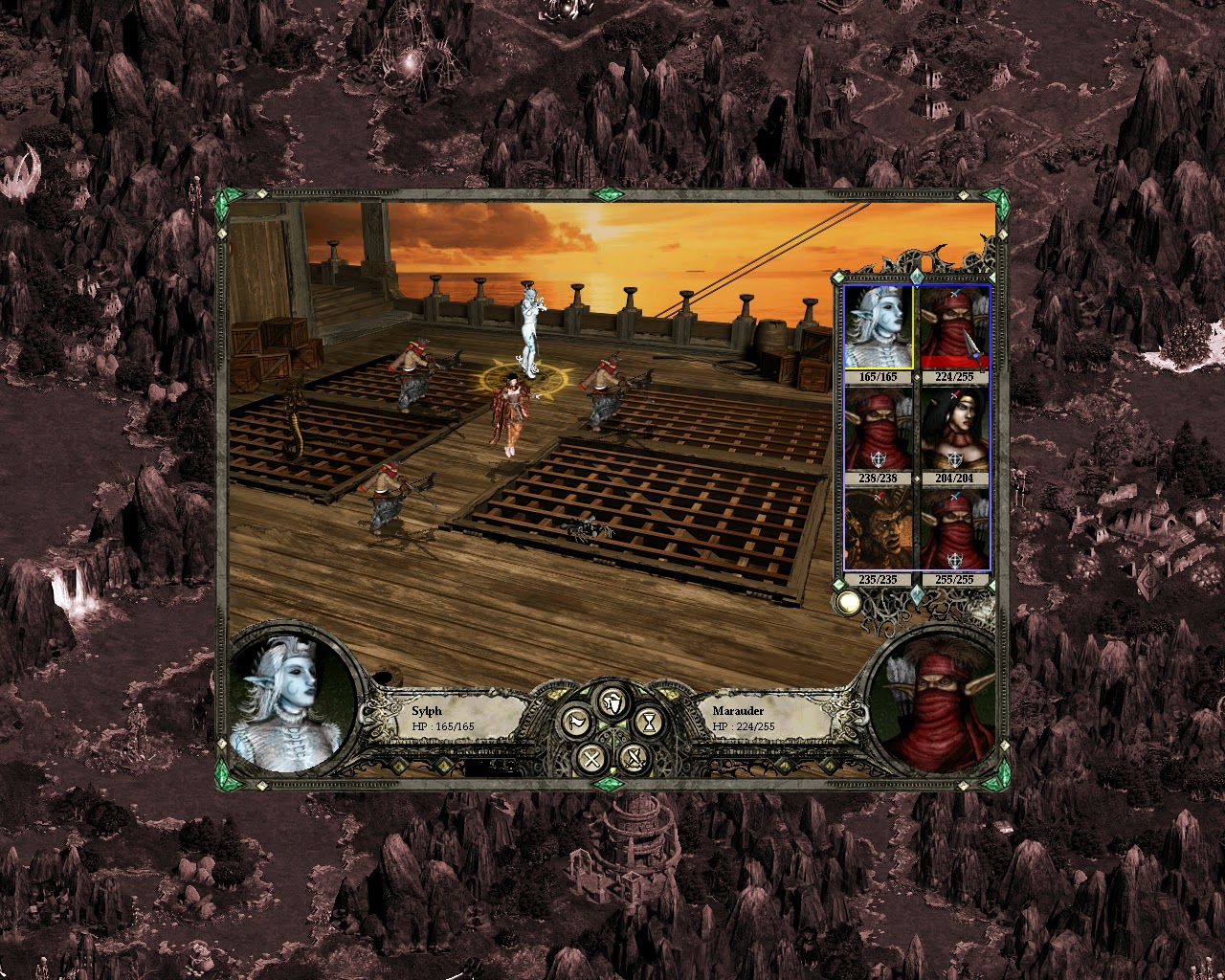
Task: Select the hourglass Wait icon
Action: pyautogui.click(x=649, y=722)
